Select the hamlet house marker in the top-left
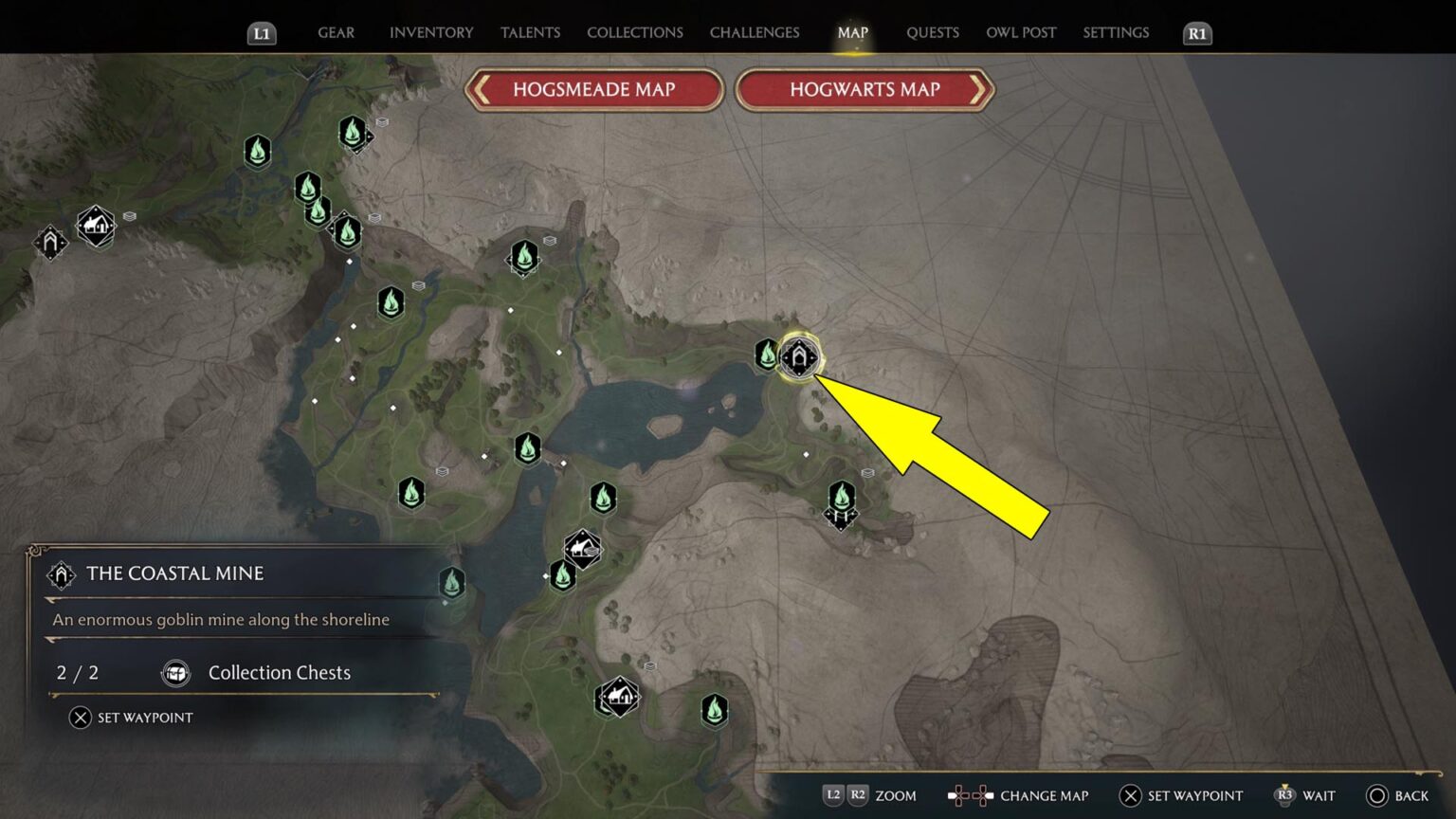Image resolution: width=1456 pixels, height=819 pixels. pos(95,227)
